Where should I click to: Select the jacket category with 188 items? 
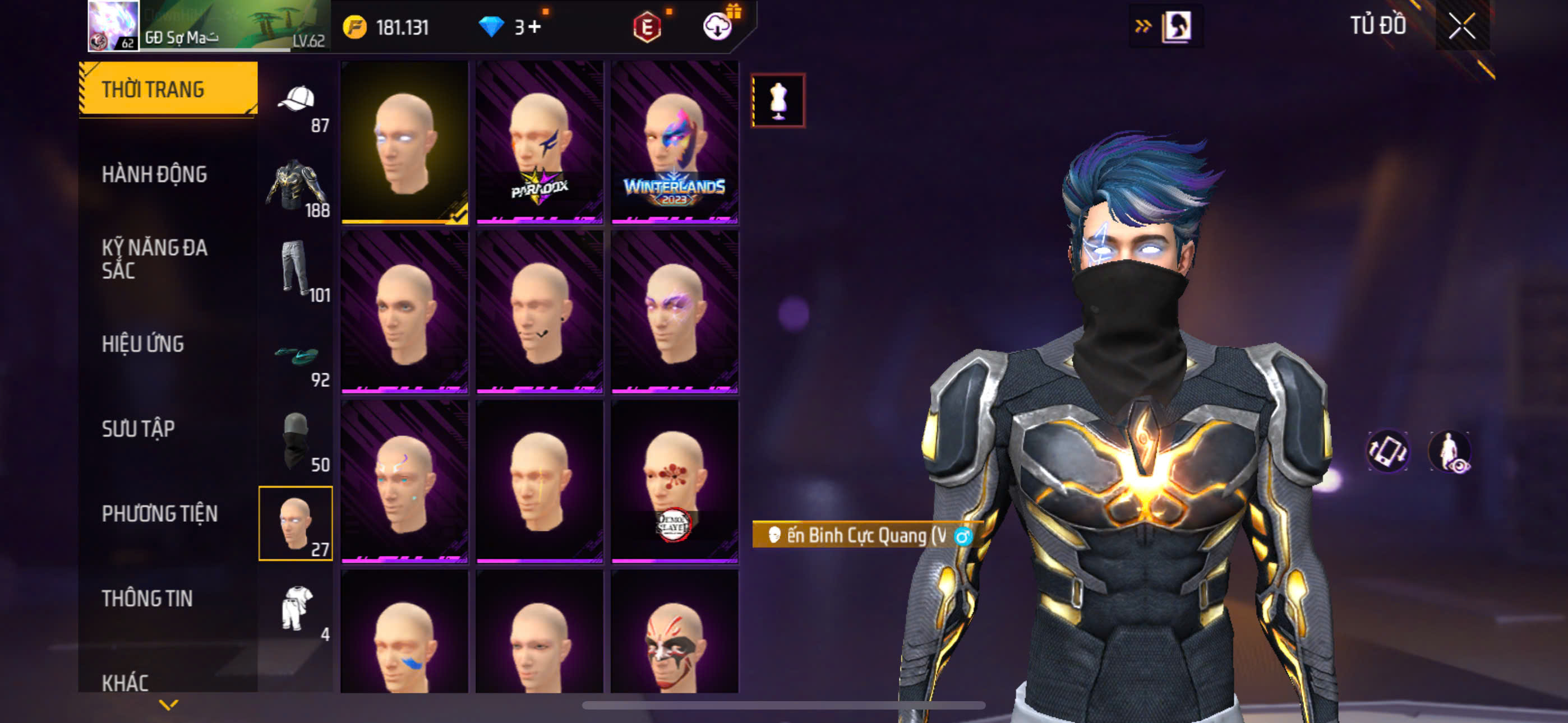click(297, 186)
